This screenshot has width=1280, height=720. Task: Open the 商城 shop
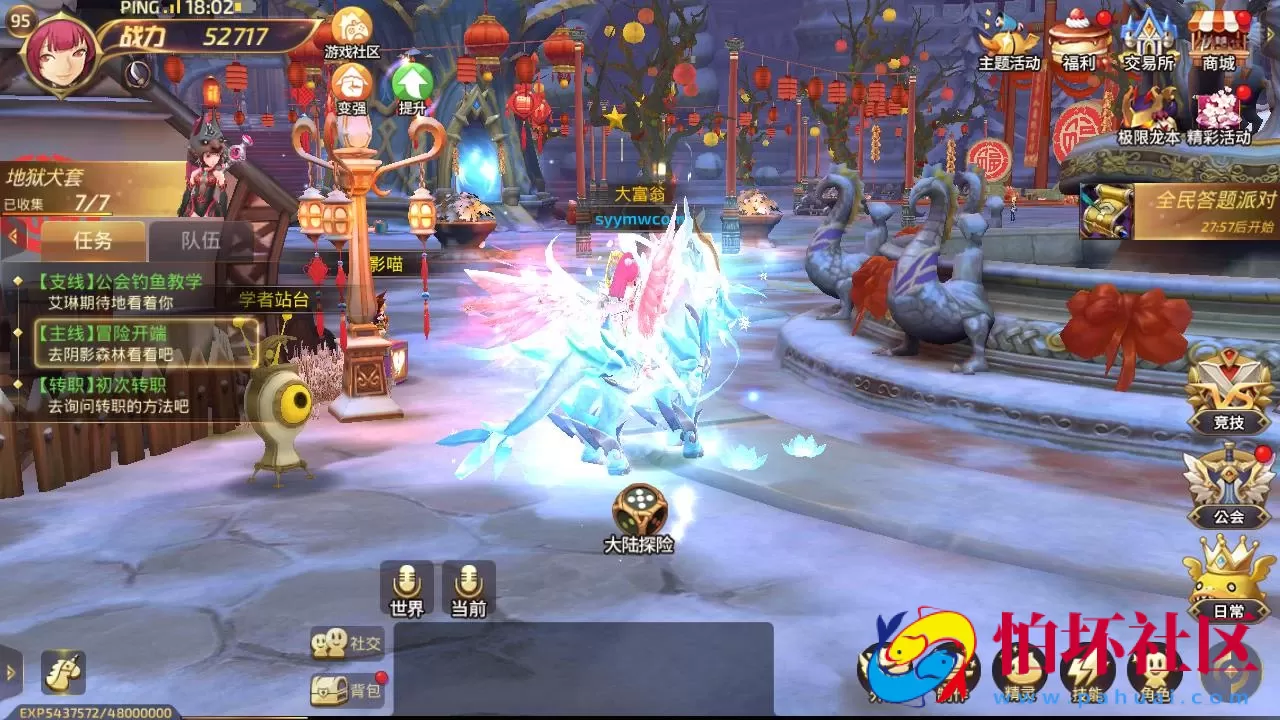1218,40
